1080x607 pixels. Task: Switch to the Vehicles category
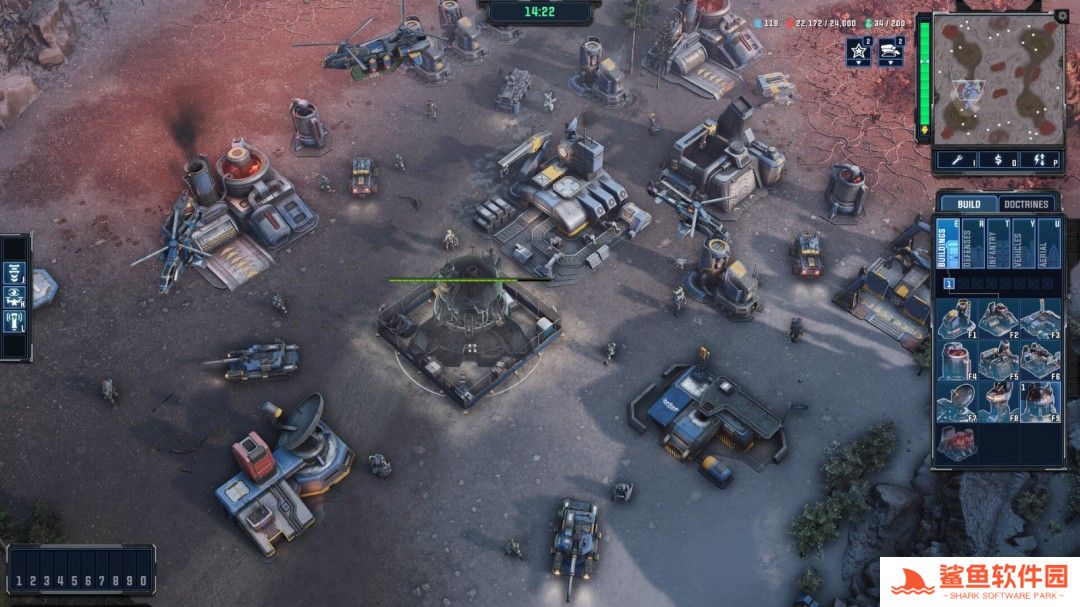[x=1023, y=244]
